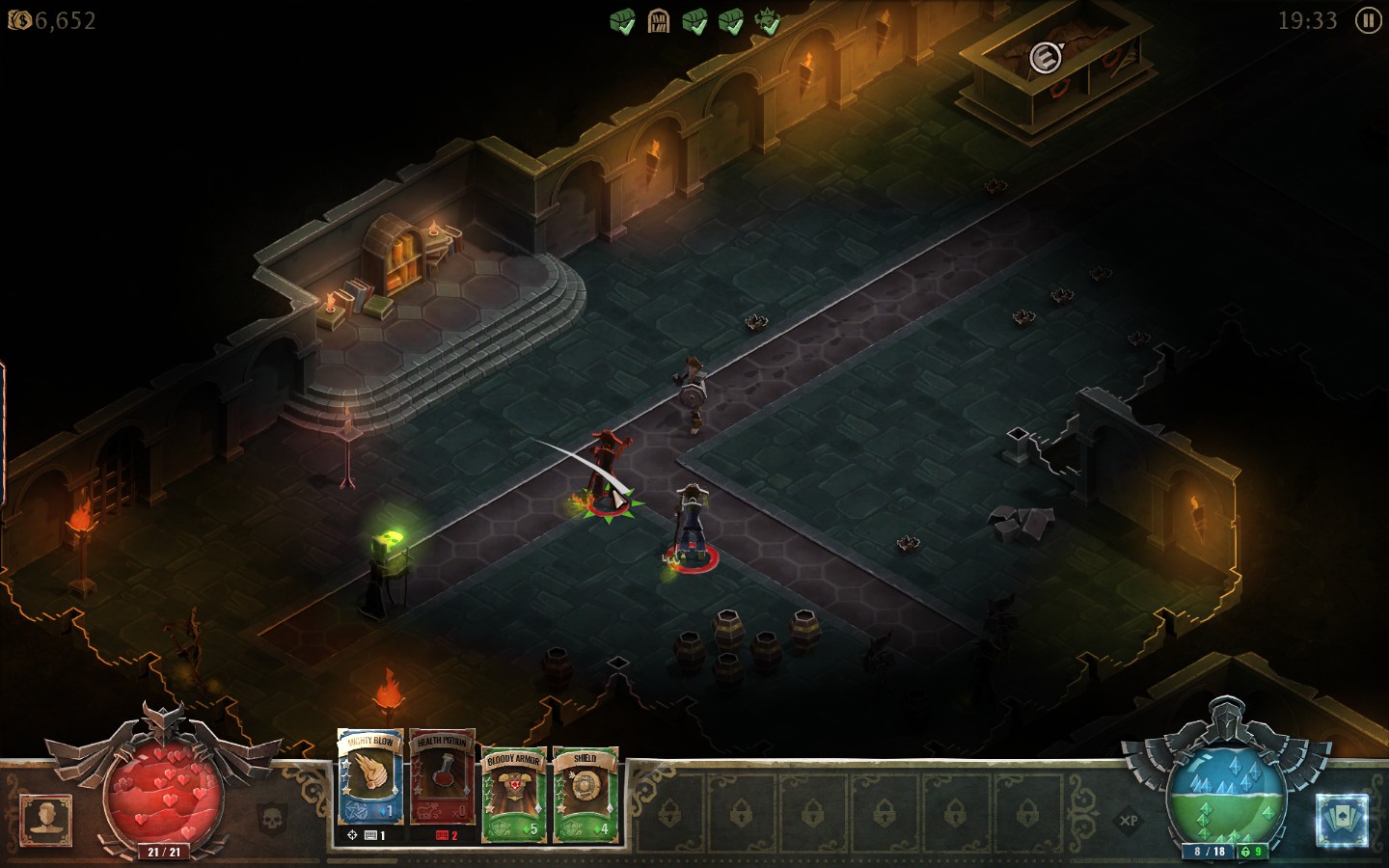The width and height of the screenshot is (1389, 868).
Task: Select the Bloody Armor card
Action: (x=513, y=793)
